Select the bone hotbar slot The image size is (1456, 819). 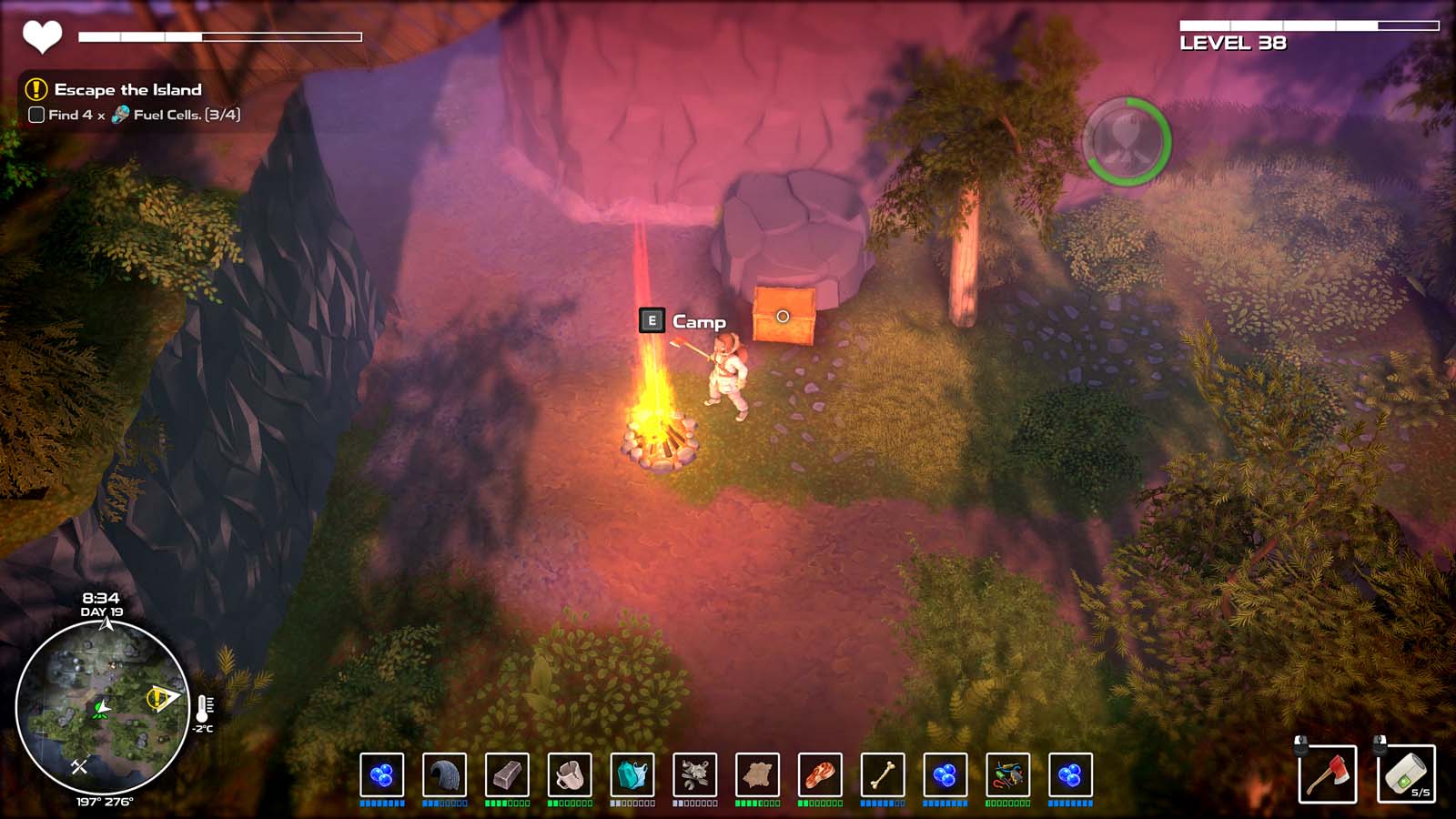[883, 775]
